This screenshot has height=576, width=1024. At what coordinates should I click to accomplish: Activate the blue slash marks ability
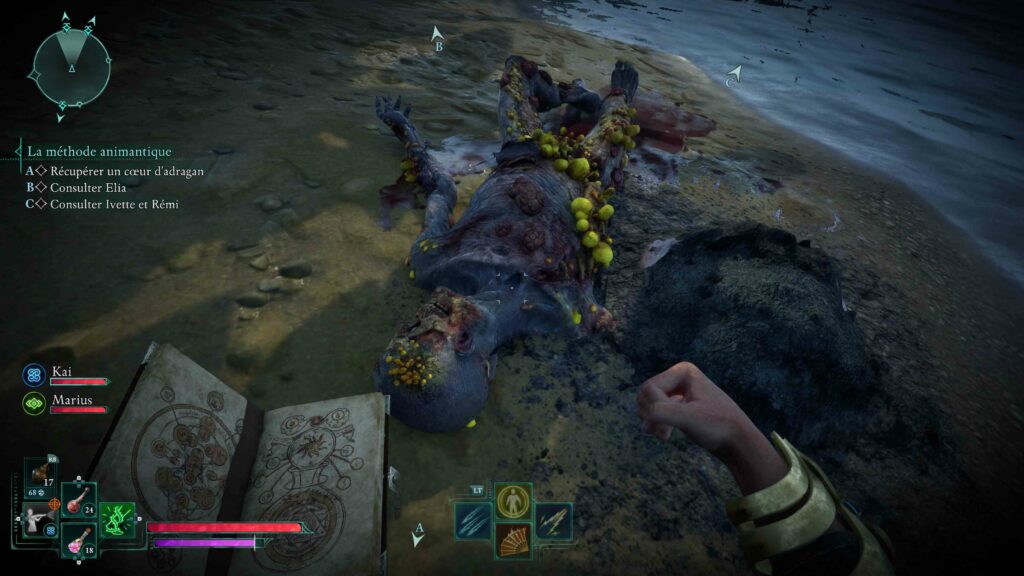[x=473, y=521]
